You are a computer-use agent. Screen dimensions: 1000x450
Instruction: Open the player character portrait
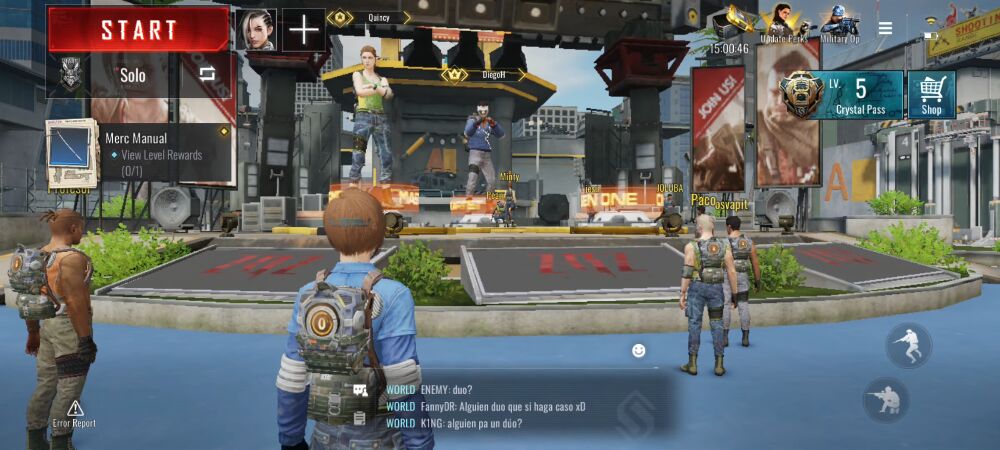click(256, 30)
